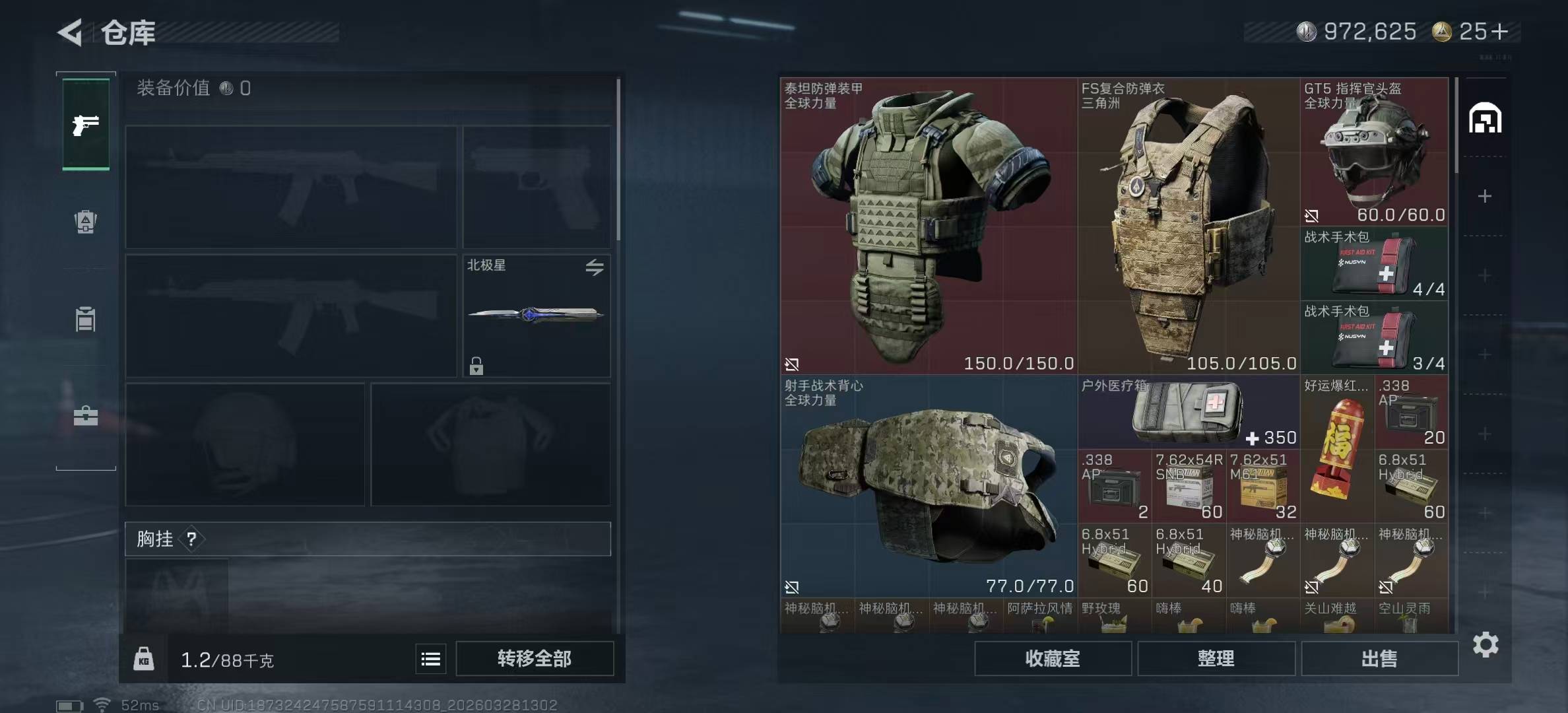Open the backpack tab in left sidebar
1568x713 pixels.
[86, 222]
